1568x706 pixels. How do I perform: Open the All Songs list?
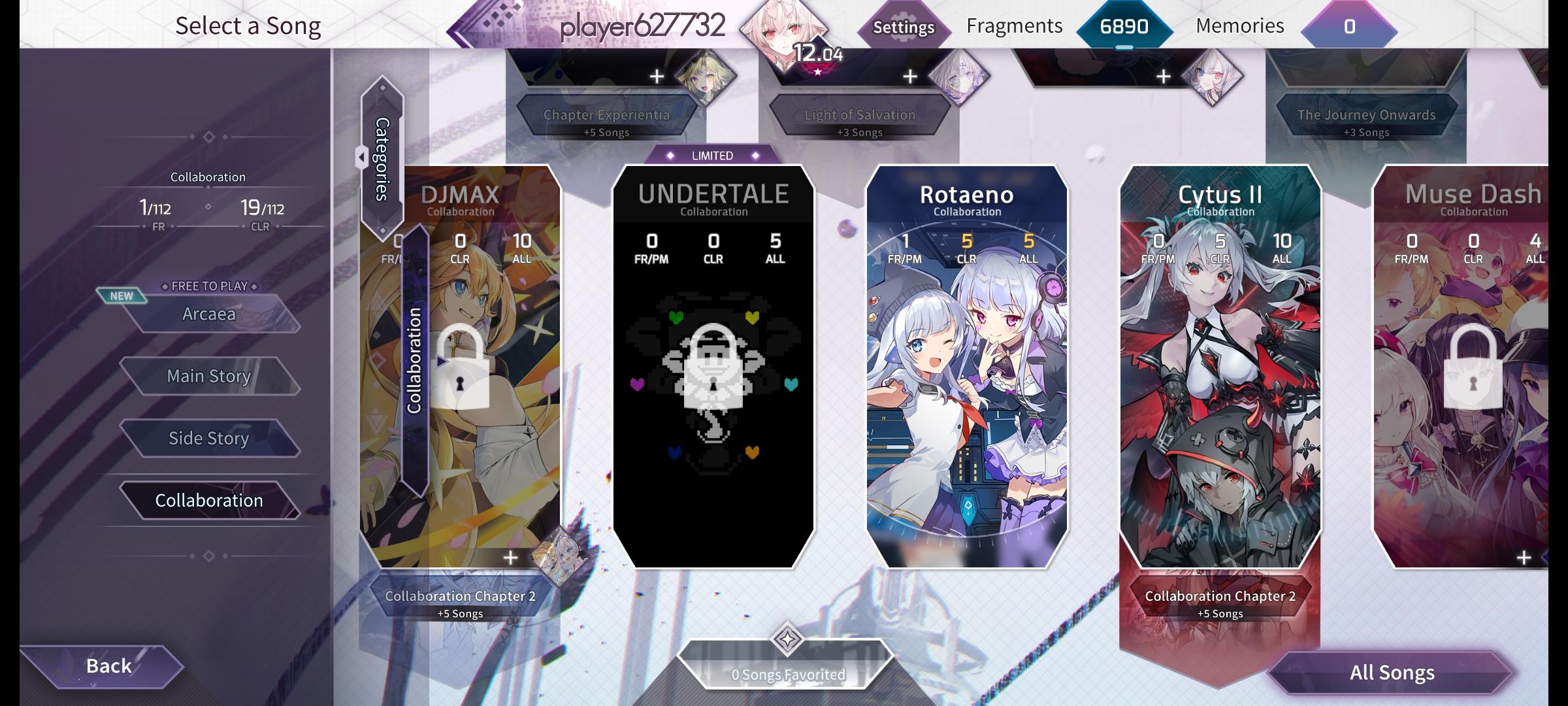tap(1393, 672)
